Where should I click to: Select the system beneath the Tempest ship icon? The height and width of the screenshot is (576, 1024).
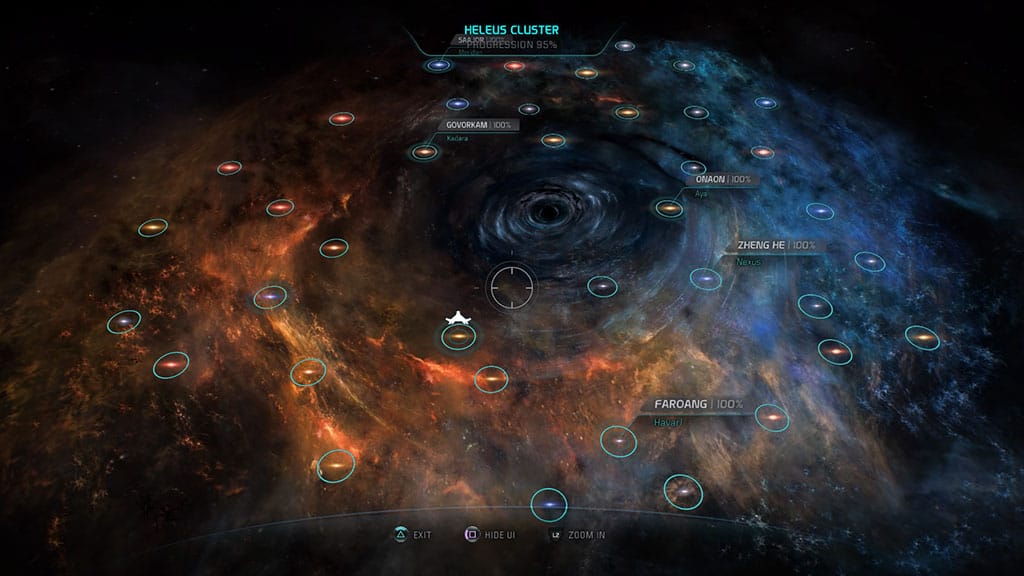(x=458, y=338)
